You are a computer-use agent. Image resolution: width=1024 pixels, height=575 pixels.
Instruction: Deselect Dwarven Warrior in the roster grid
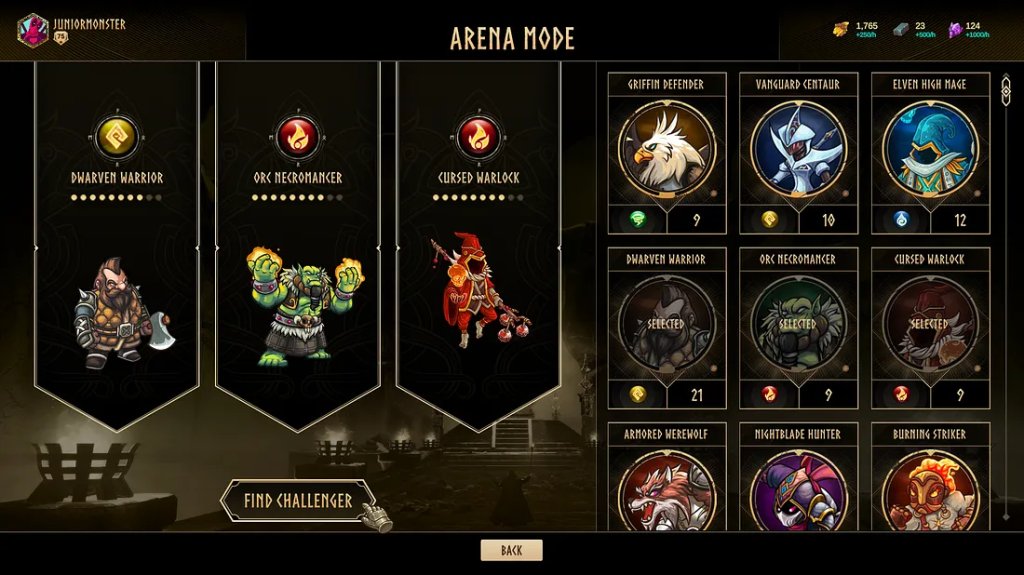[x=666, y=323]
